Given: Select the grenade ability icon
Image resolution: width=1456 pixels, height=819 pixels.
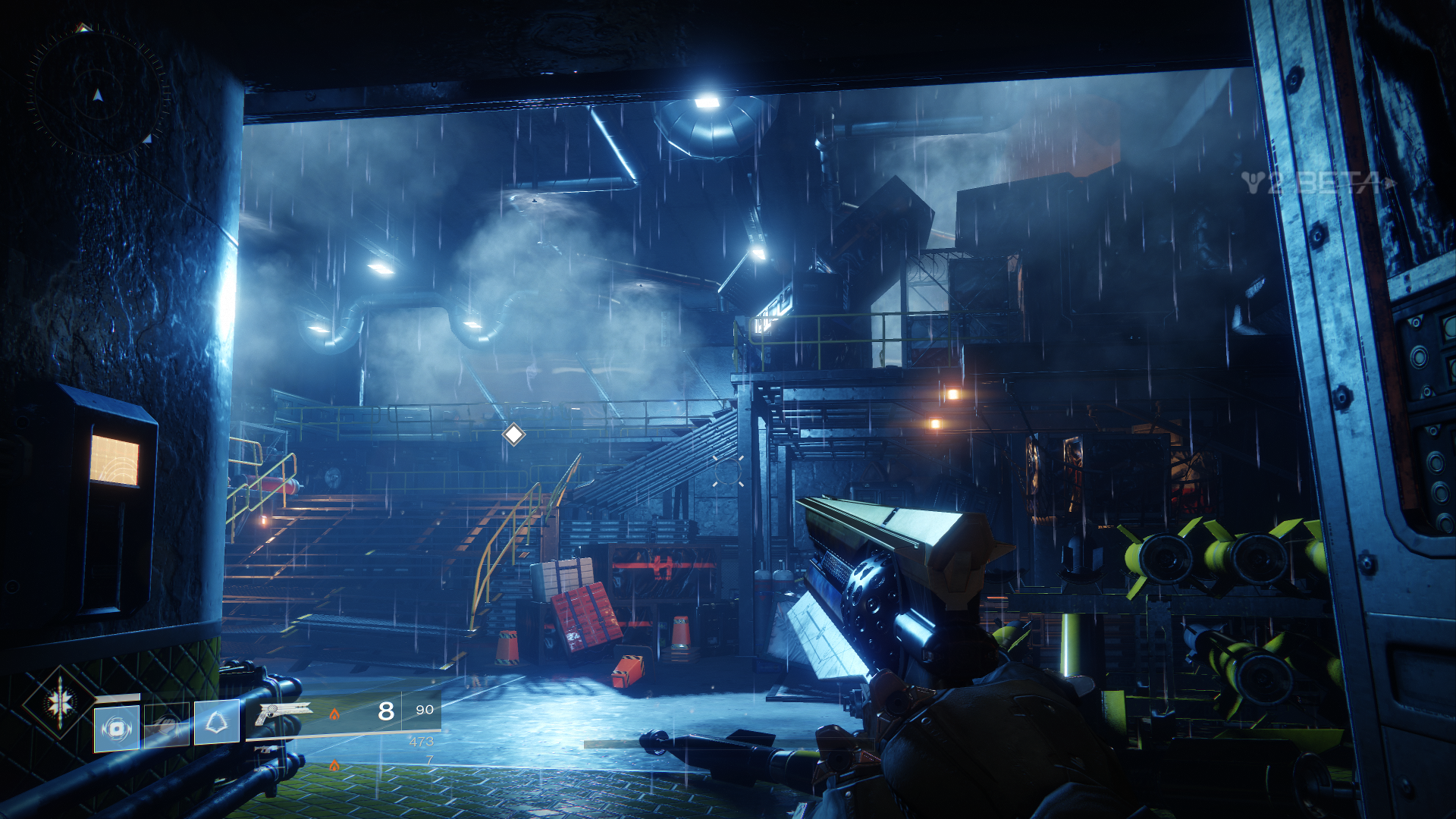Looking at the screenshot, I should coord(117,728).
